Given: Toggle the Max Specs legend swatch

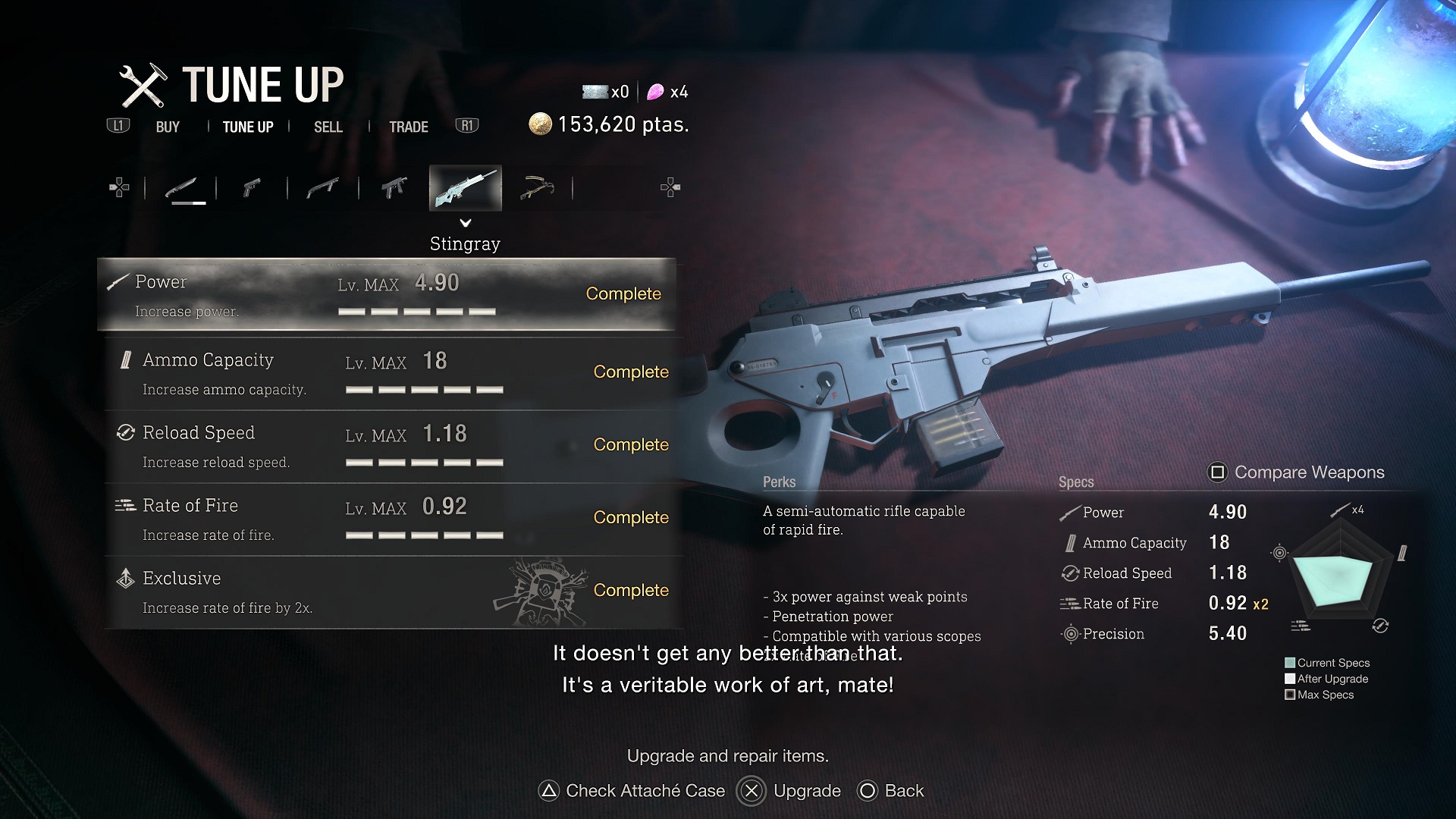Looking at the screenshot, I should click(x=1290, y=694).
